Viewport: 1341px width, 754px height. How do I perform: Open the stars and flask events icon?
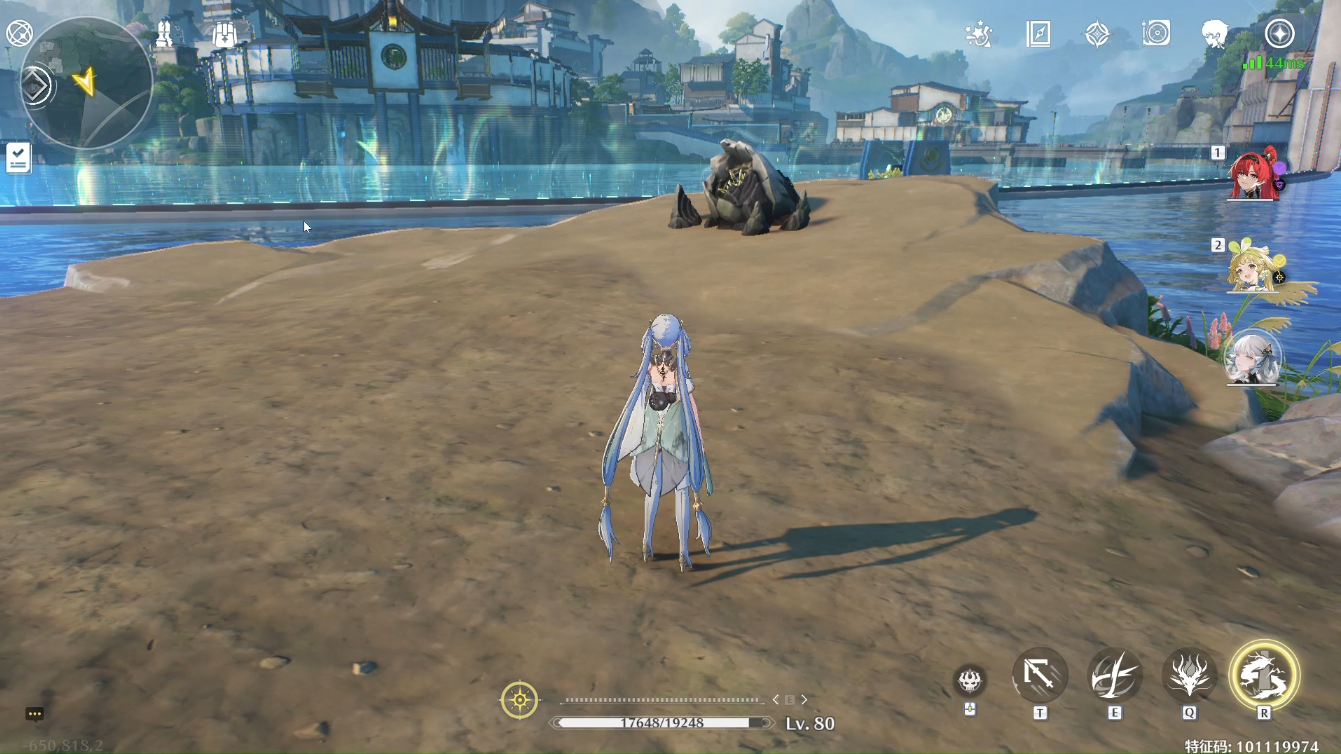click(x=978, y=34)
